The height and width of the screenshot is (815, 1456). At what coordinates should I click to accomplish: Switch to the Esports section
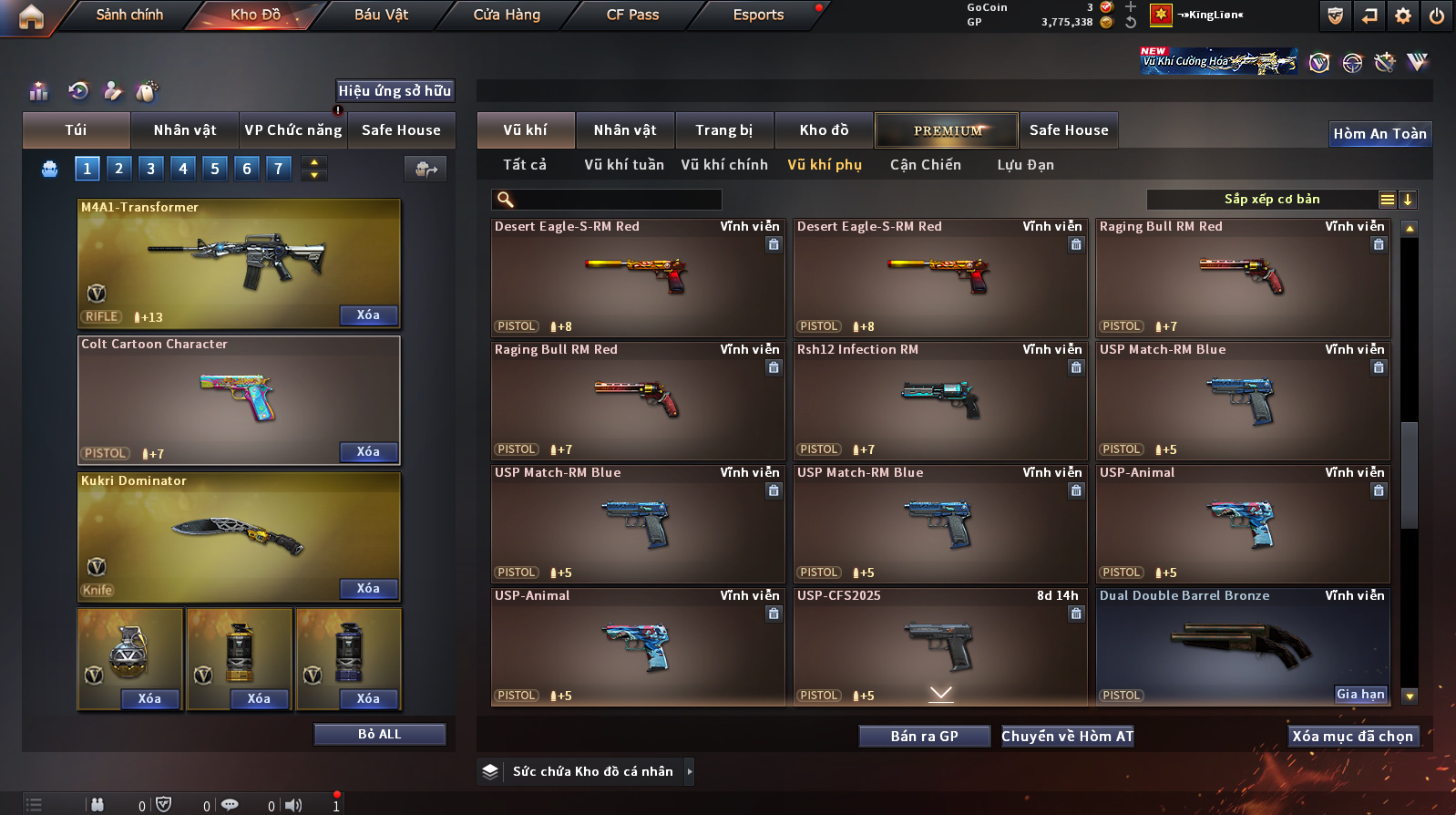(x=758, y=15)
